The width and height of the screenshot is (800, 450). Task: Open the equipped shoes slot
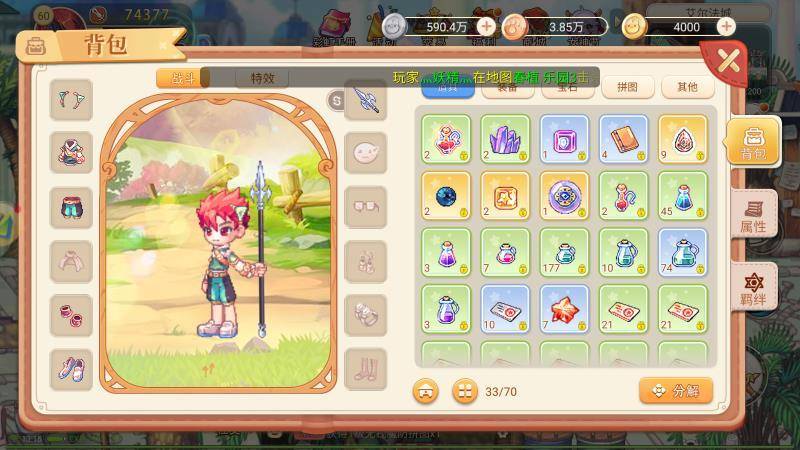point(71,369)
